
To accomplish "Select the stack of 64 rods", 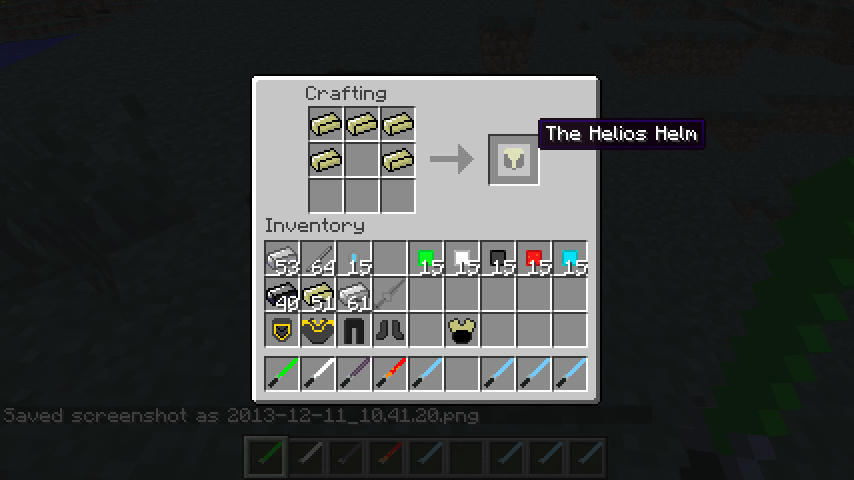I will coord(318,259).
